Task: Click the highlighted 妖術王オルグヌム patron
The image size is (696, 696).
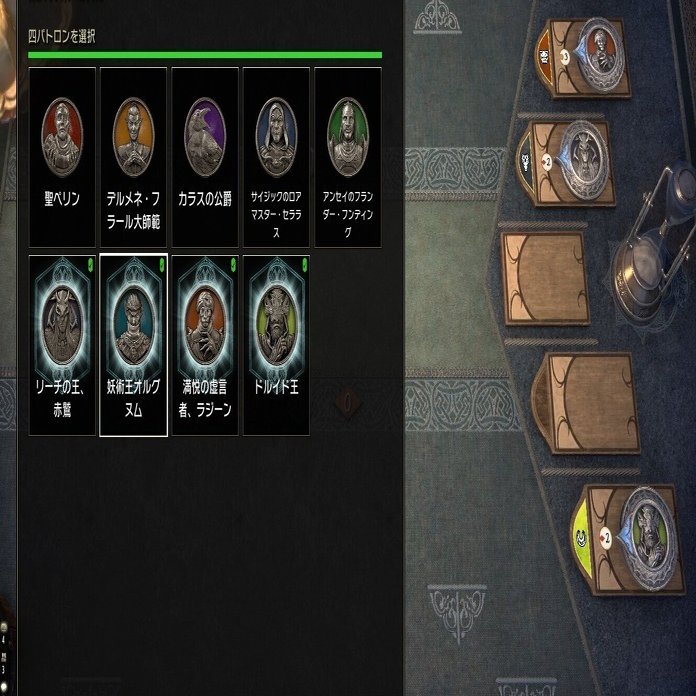Action: tap(134, 345)
